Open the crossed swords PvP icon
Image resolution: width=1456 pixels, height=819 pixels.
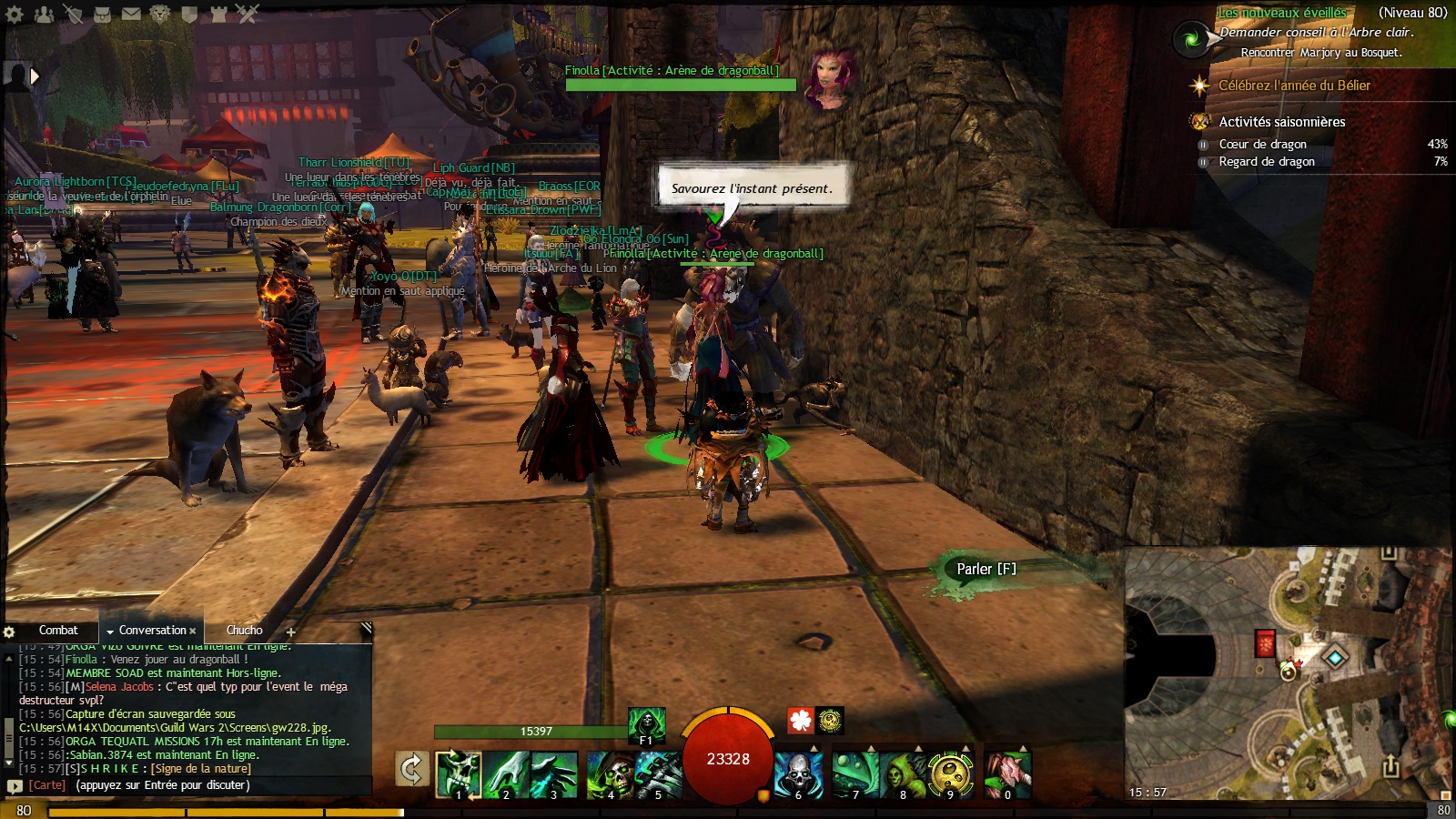(248, 14)
